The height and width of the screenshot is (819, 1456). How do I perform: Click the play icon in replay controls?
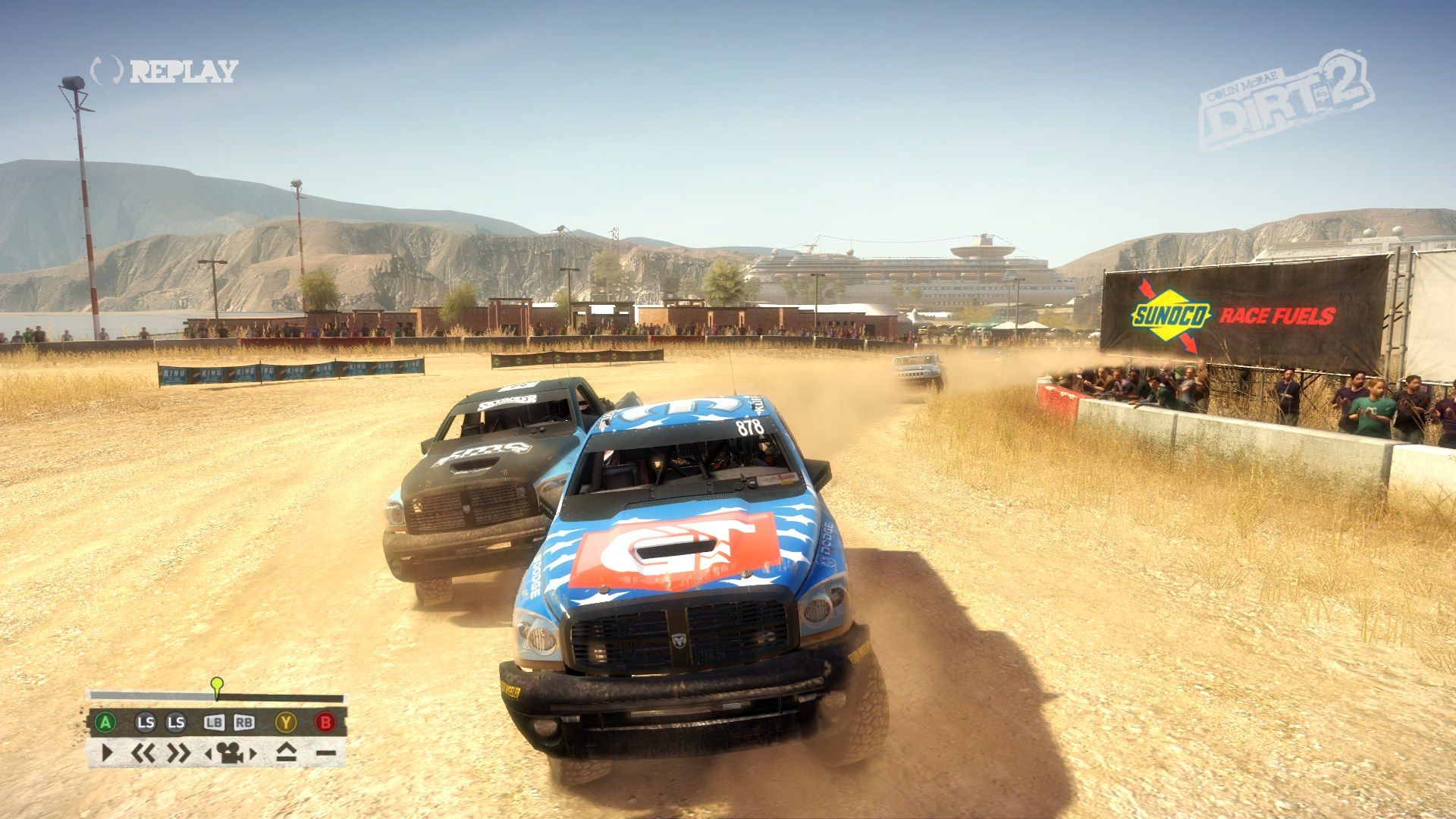click(106, 753)
